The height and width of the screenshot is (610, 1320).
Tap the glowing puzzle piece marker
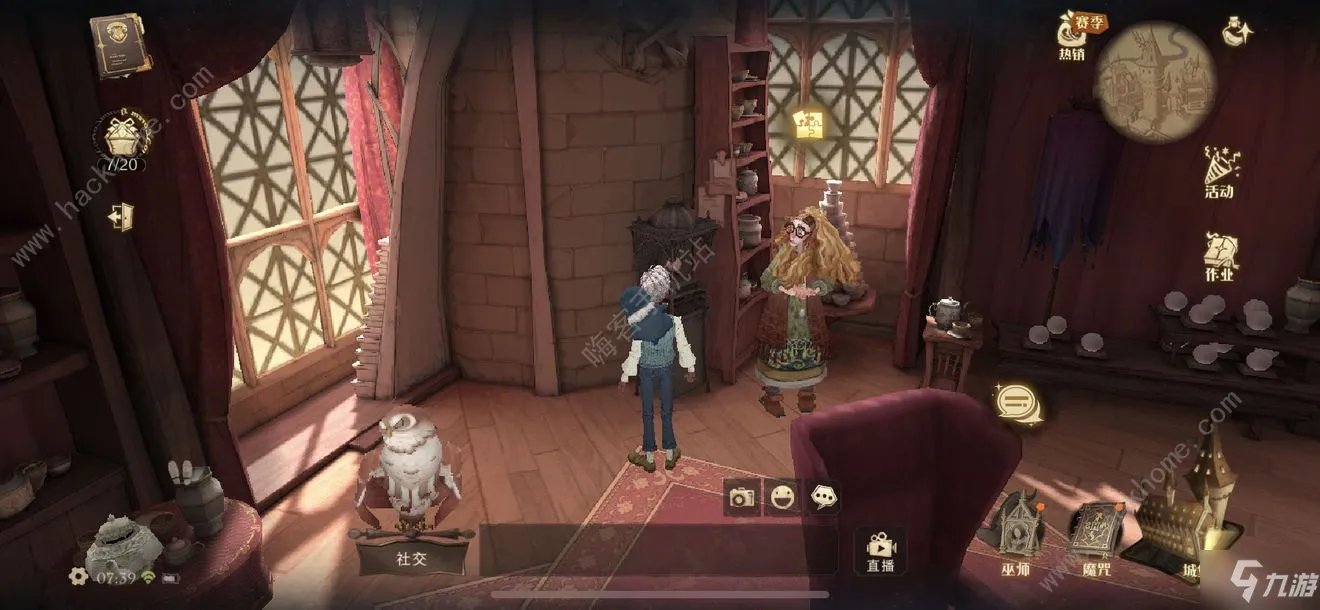click(x=808, y=124)
